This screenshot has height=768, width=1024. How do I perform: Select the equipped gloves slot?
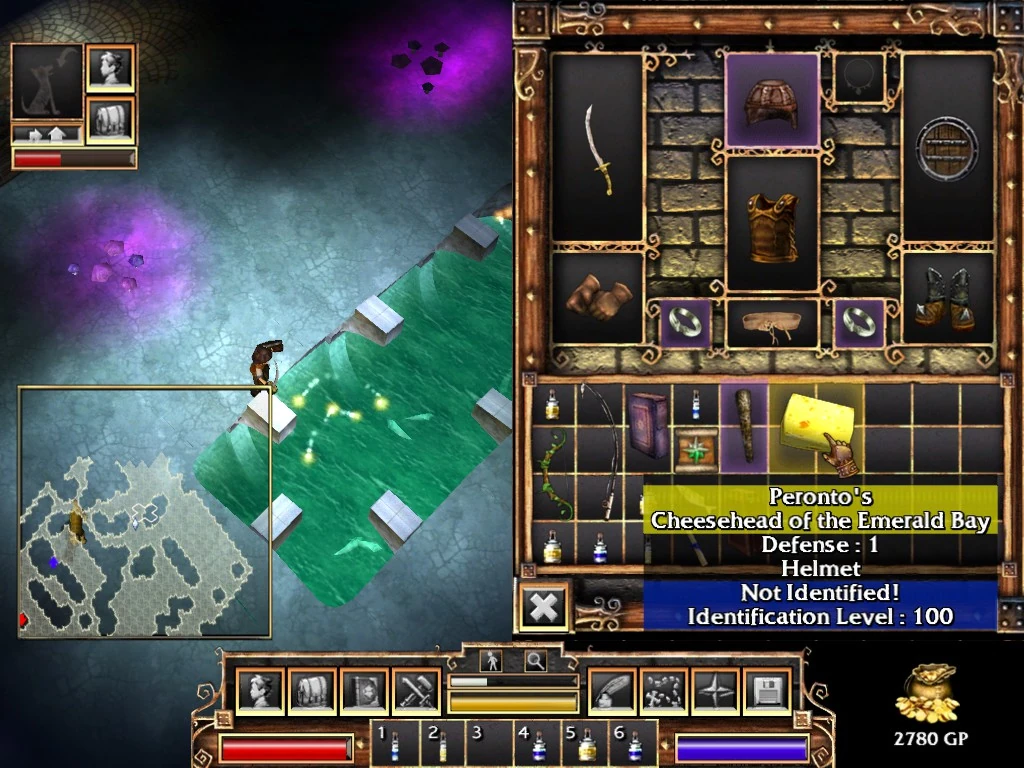point(598,297)
